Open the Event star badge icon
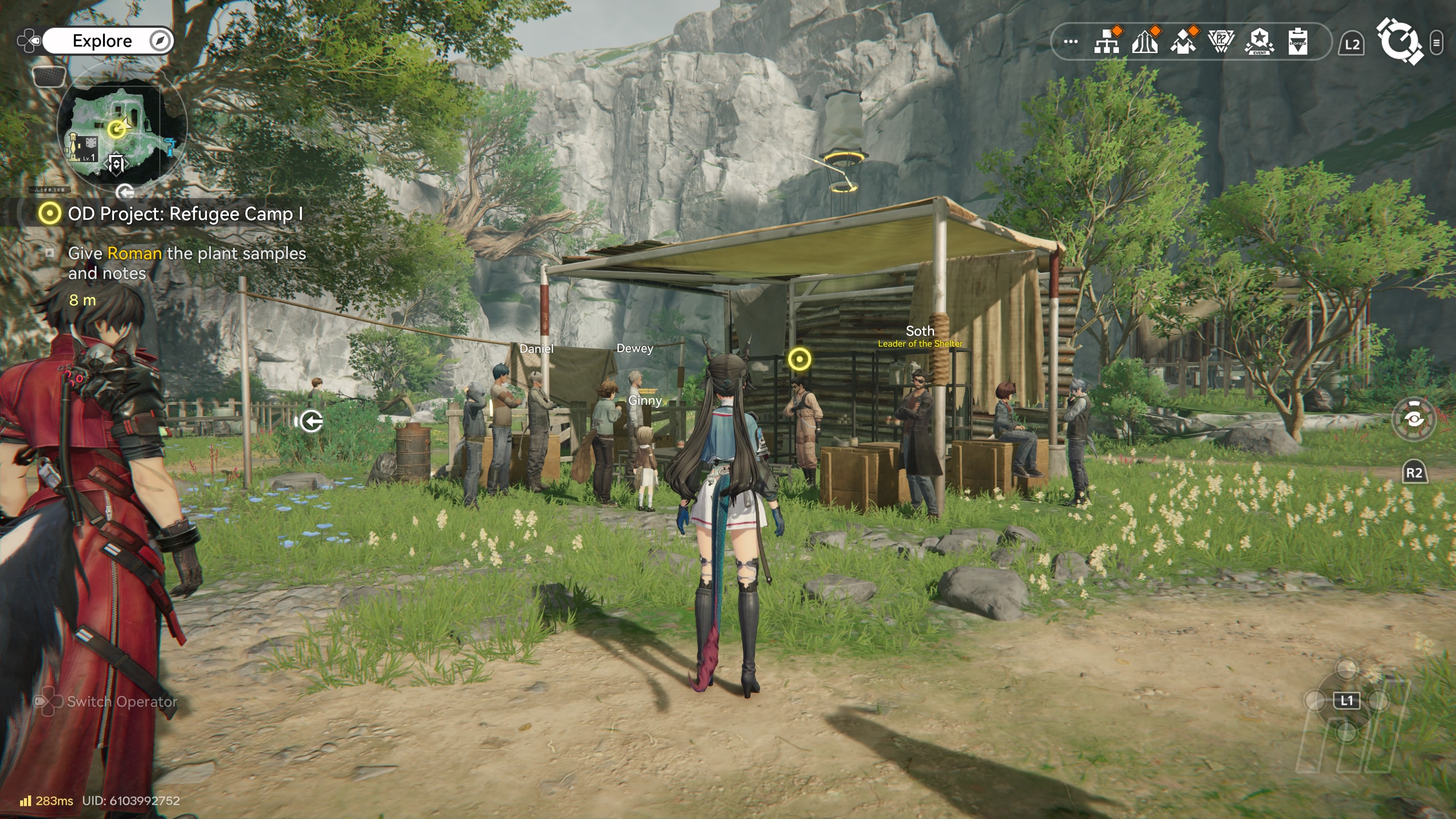Viewport: 1456px width, 819px height. coord(1259,41)
